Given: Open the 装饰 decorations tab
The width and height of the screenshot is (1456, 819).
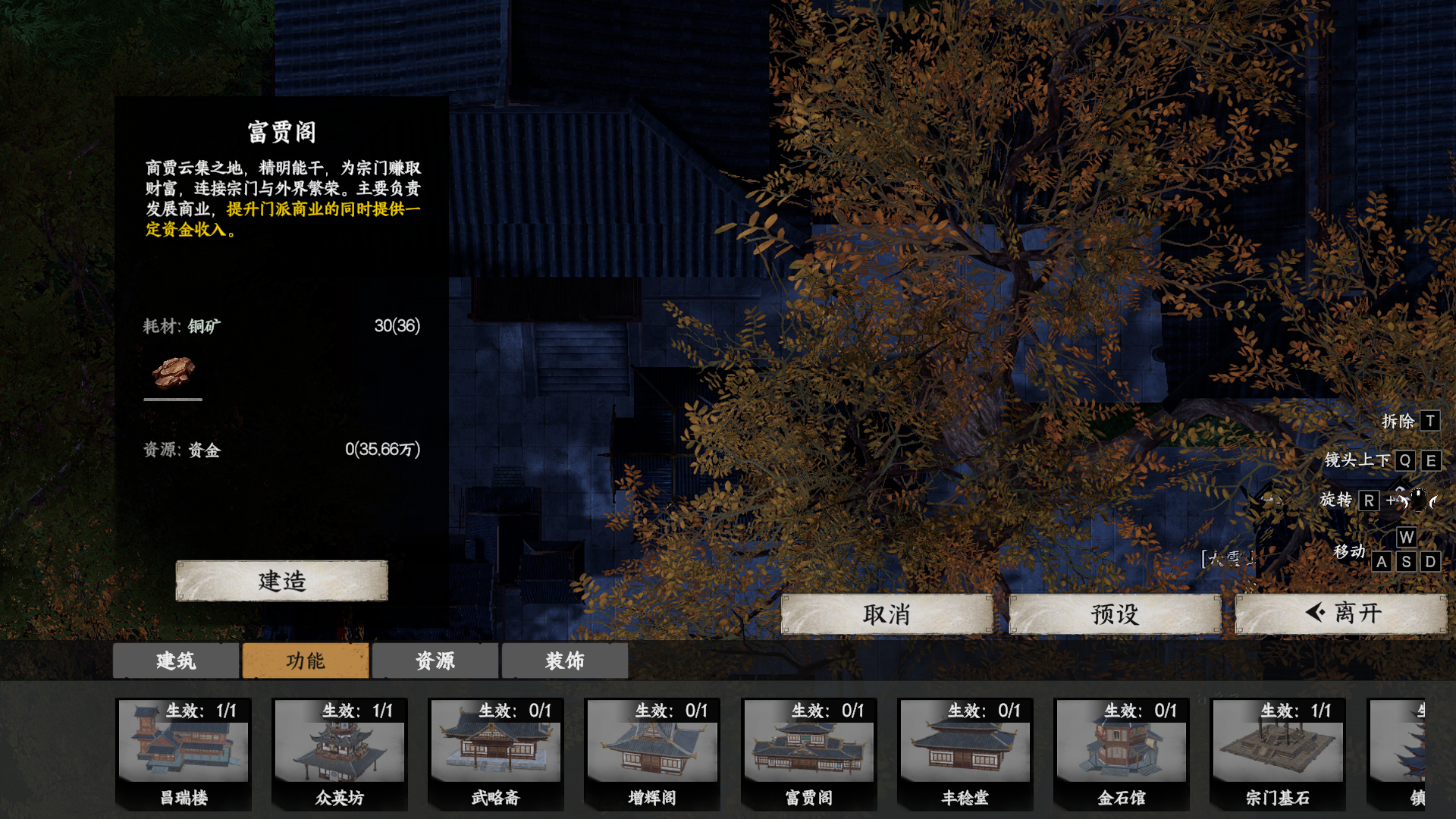Looking at the screenshot, I should click(564, 661).
